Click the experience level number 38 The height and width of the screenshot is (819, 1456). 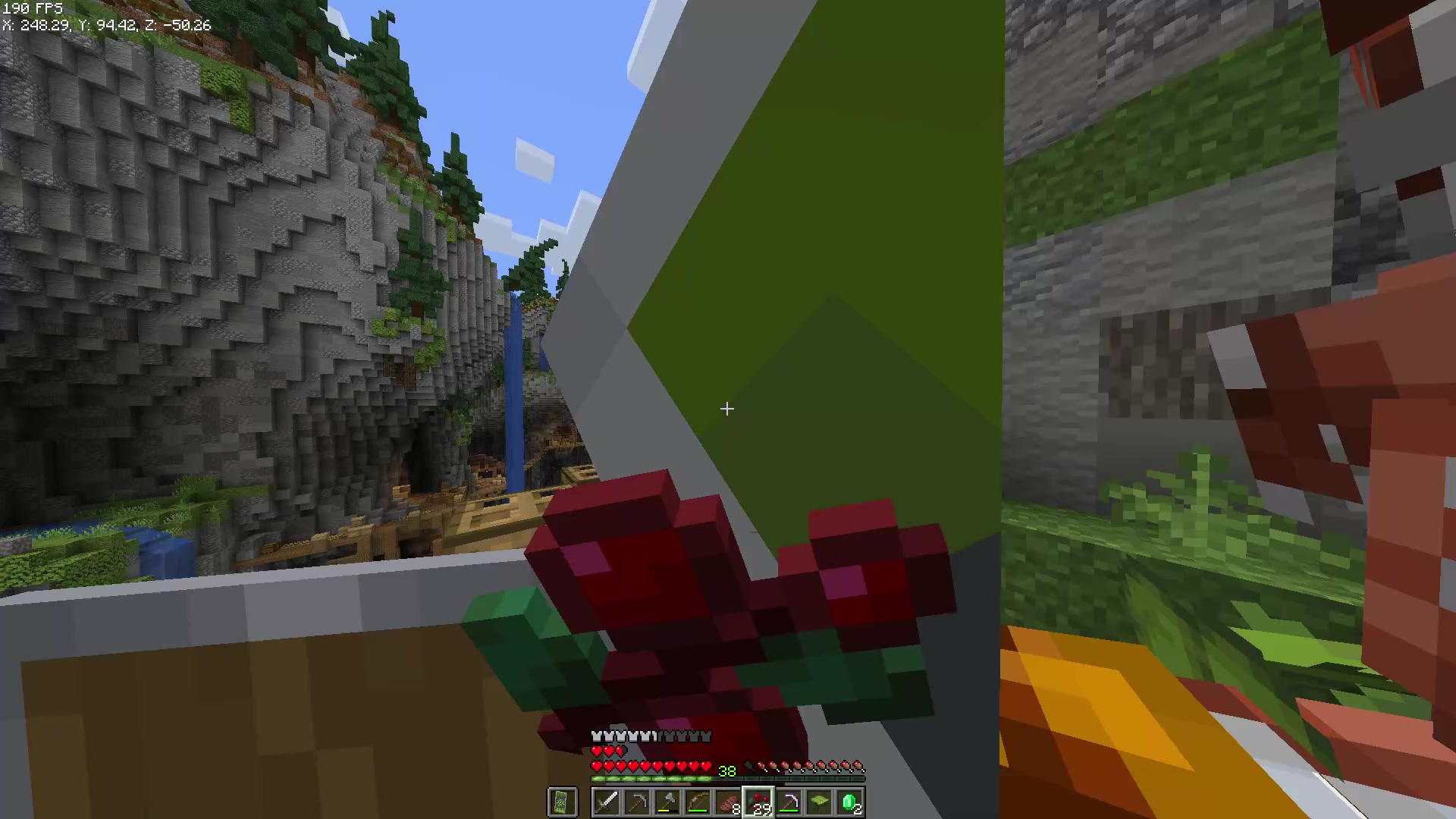tap(728, 771)
